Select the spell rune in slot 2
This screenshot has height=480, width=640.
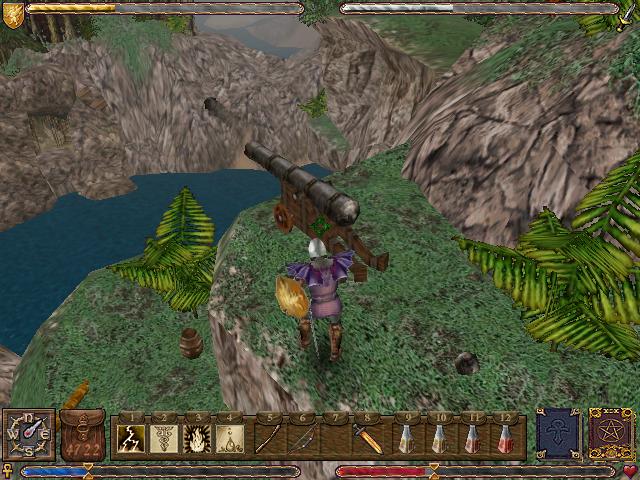[164, 438]
